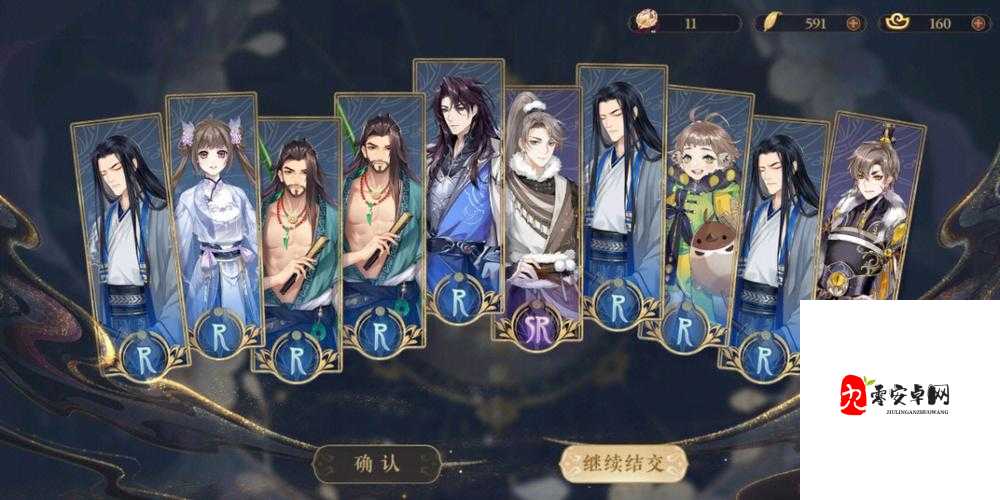Click 继续结交 to draw again

tap(625, 463)
